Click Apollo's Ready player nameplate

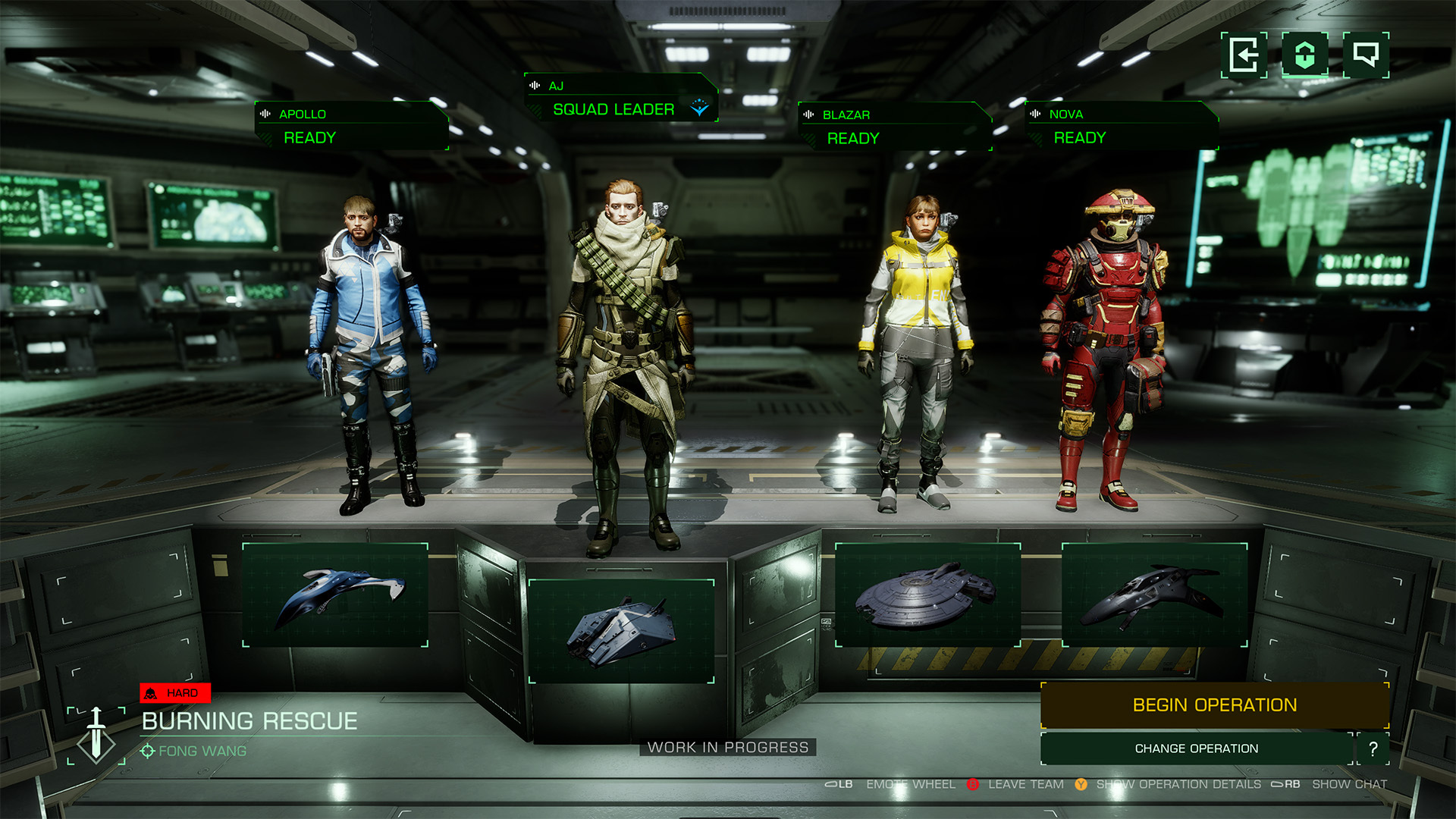point(352,127)
